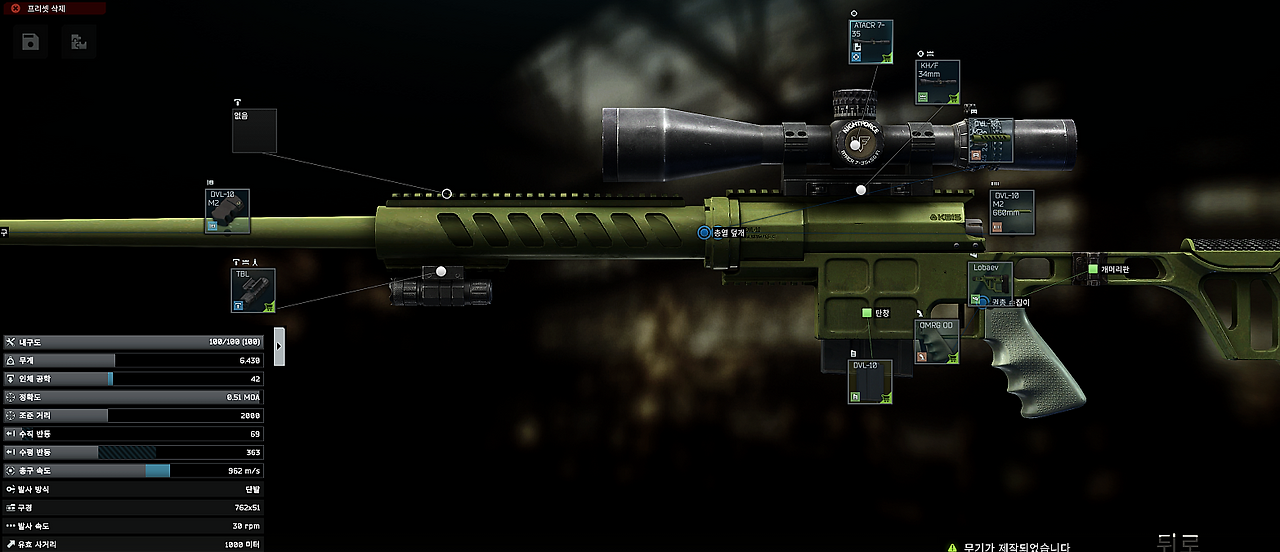Select the 탄창 magazine node marker
The width and height of the screenshot is (1280, 552).
click(867, 314)
